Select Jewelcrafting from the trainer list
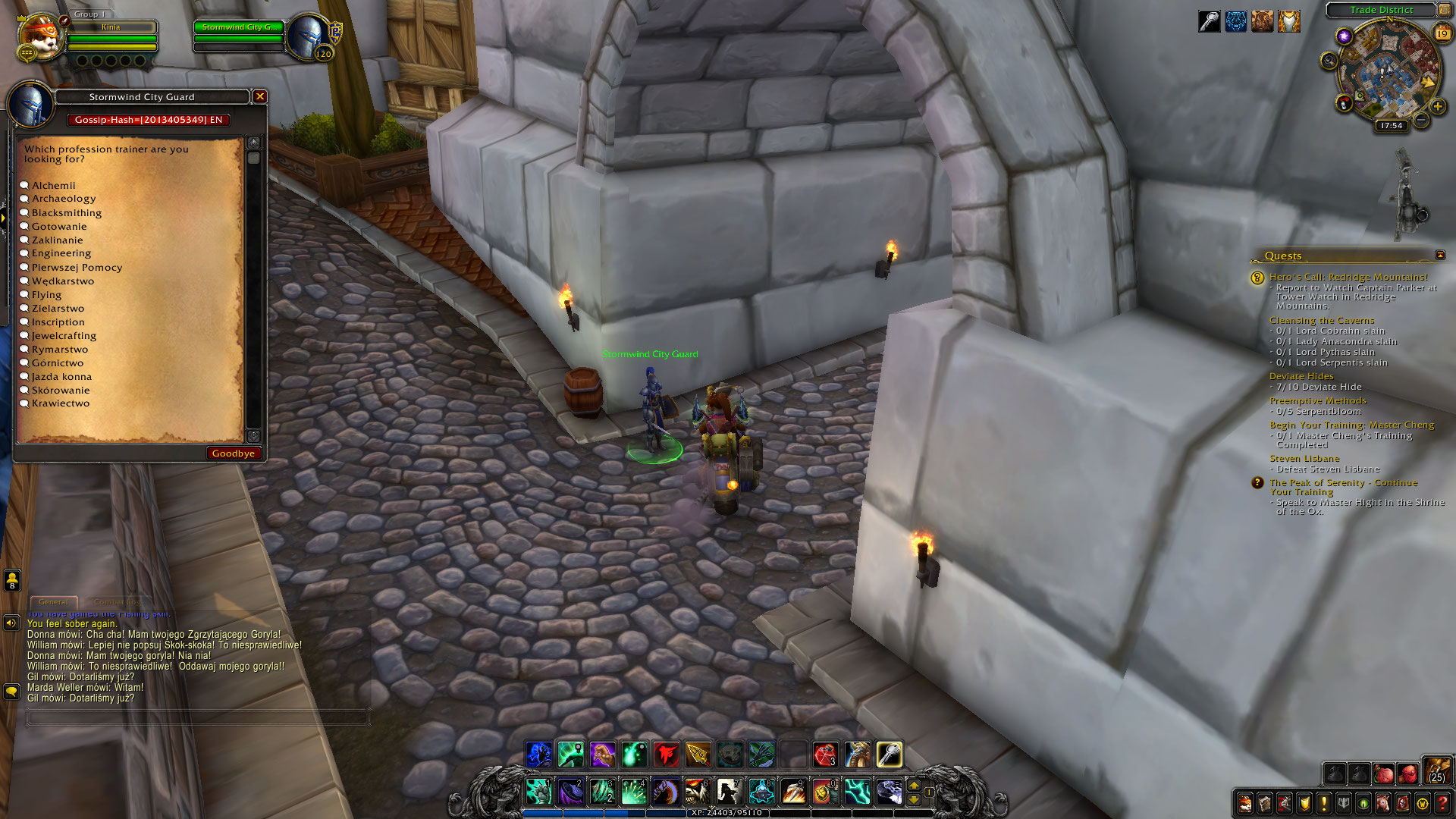 pyautogui.click(x=62, y=335)
